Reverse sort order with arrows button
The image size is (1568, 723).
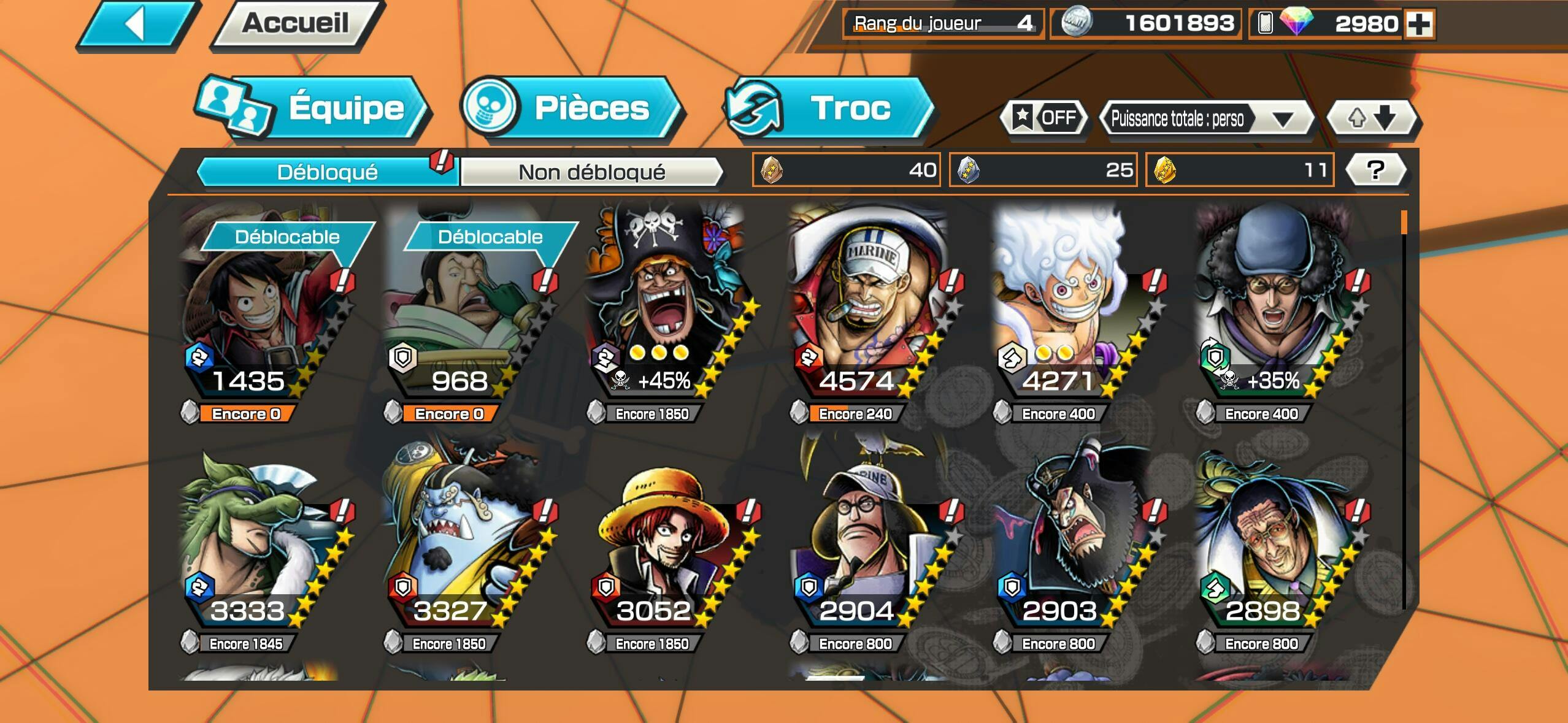pos(1373,117)
